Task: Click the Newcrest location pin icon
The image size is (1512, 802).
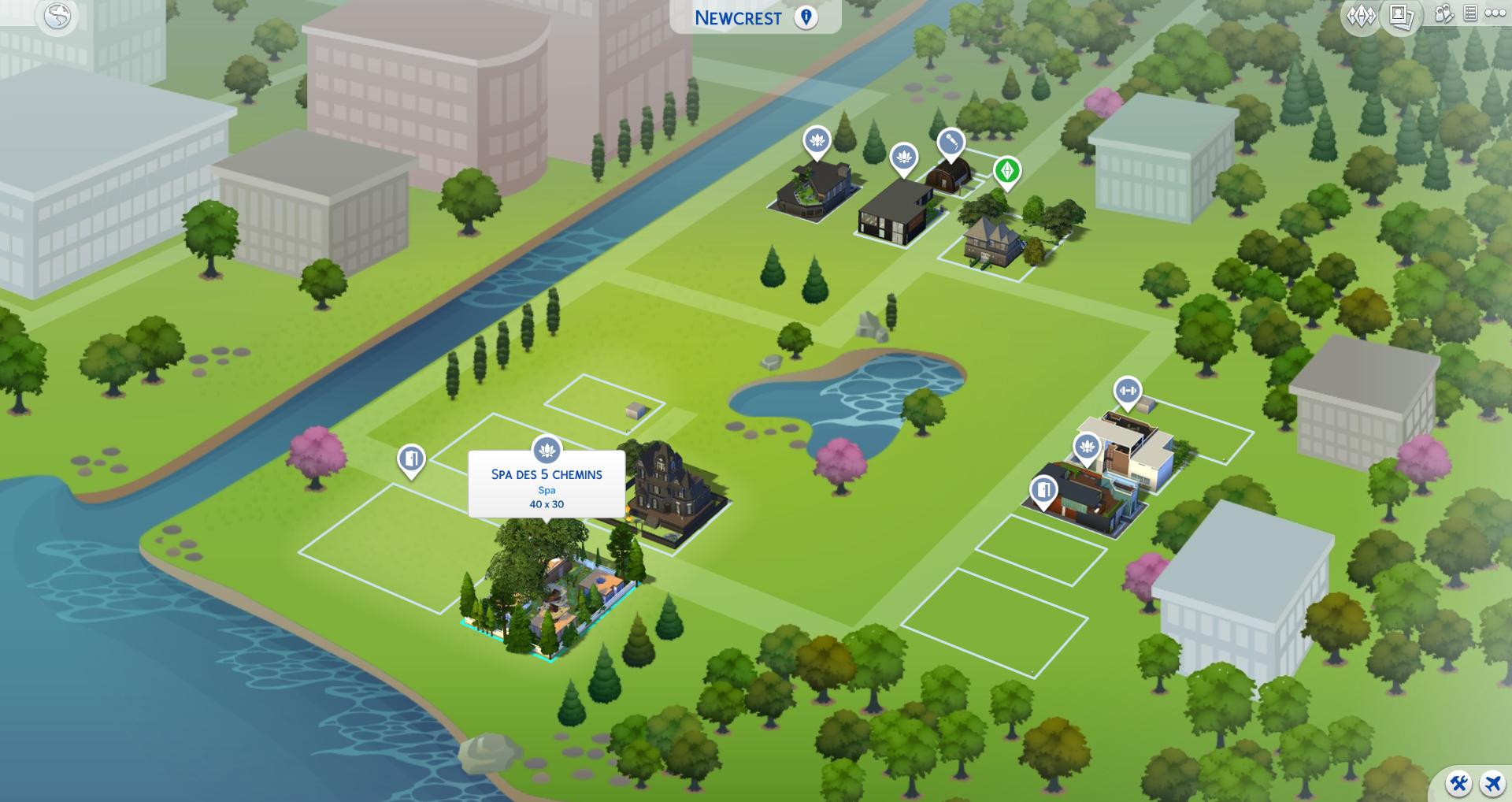Action: point(806,17)
